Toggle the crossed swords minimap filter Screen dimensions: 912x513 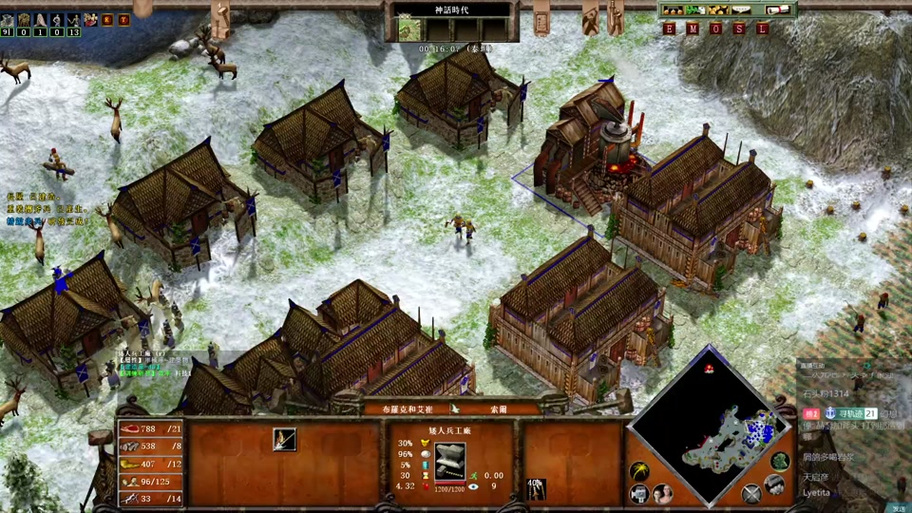point(751,492)
